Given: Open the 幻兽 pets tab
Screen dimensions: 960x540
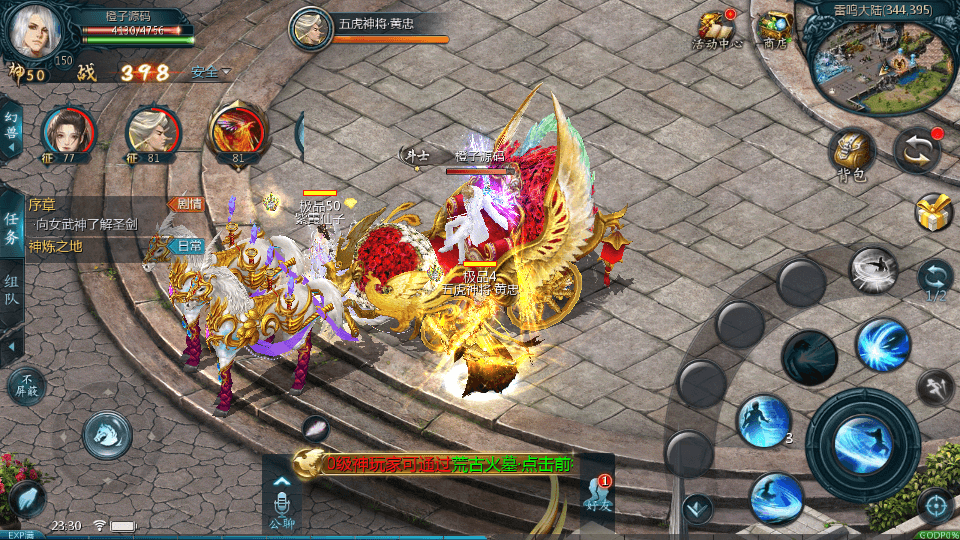Looking at the screenshot, I should (11, 128).
